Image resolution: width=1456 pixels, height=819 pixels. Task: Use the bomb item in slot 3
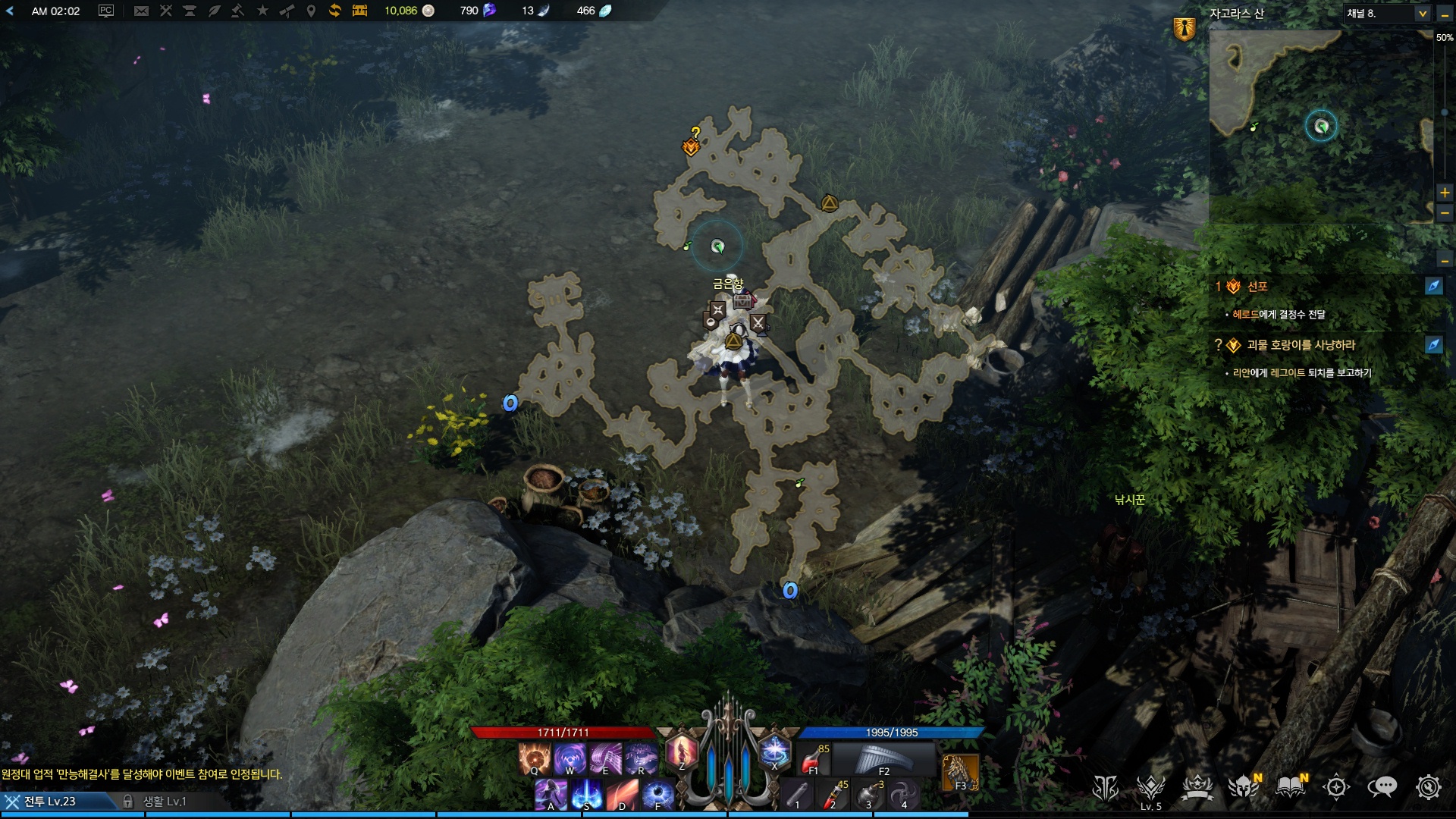[x=869, y=794]
